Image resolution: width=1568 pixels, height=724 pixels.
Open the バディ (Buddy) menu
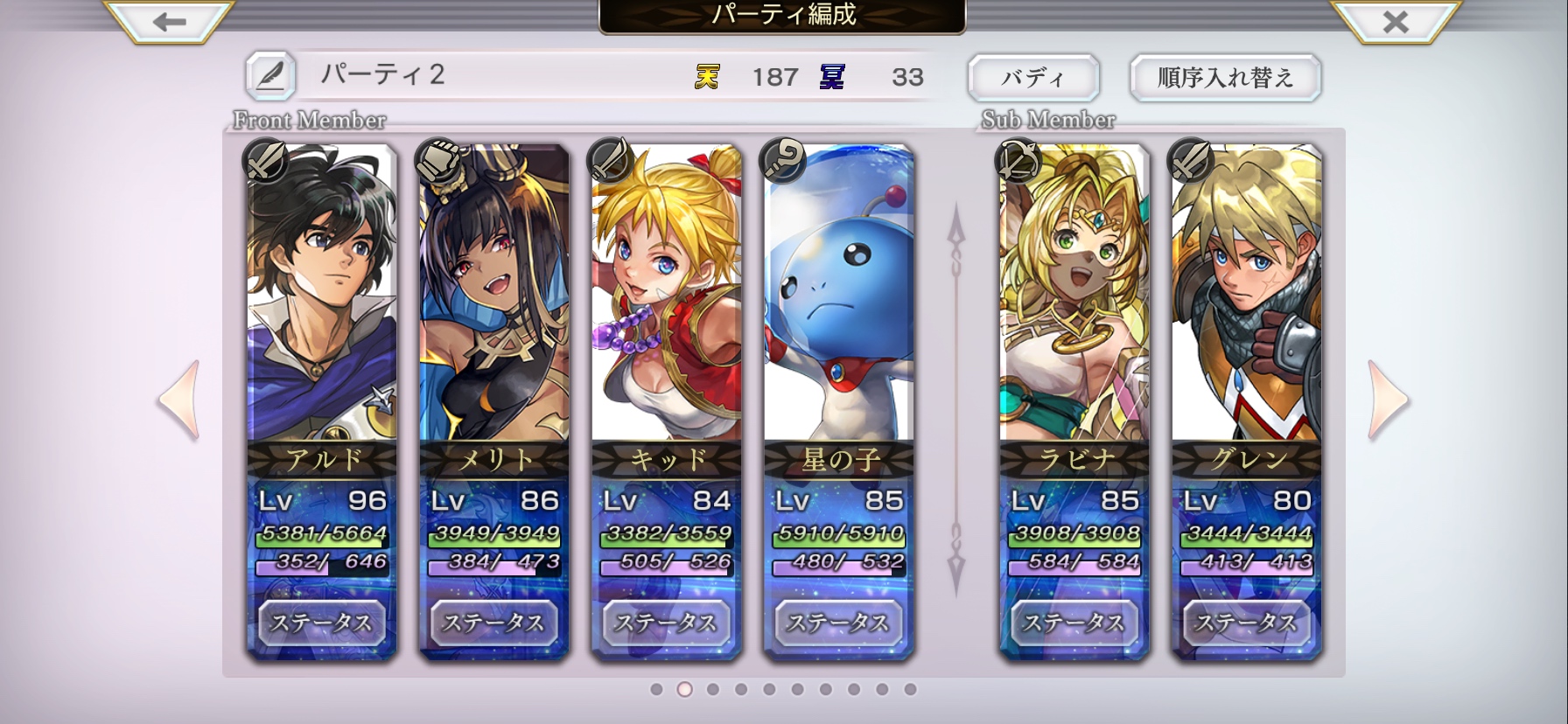click(x=1032, y=78)
